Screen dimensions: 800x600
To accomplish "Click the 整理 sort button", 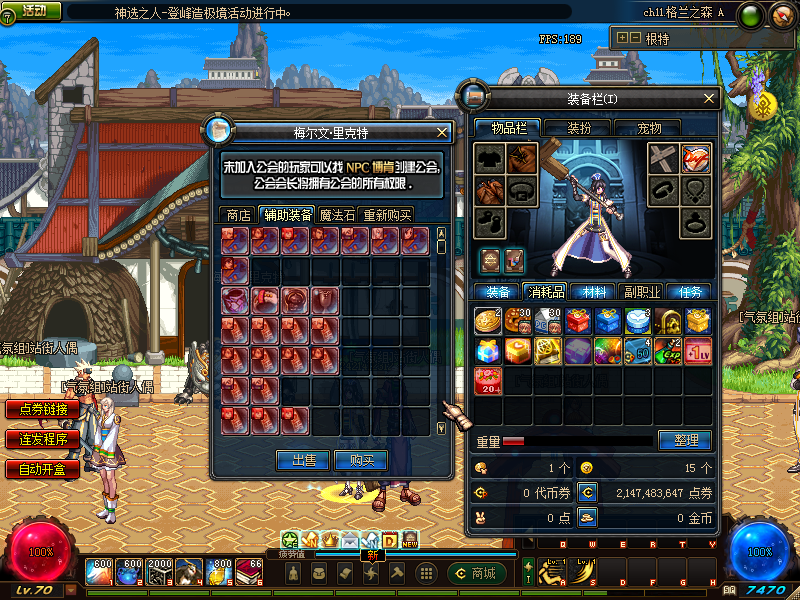I will (x=685, y=440).
